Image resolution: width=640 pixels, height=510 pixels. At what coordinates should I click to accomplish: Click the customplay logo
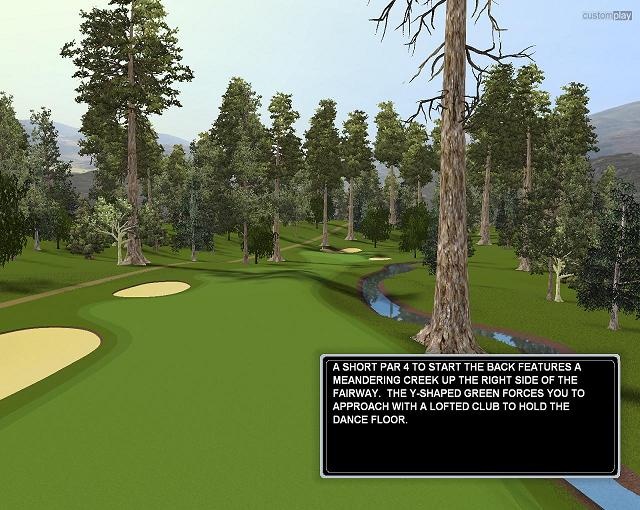pos(608,14)
